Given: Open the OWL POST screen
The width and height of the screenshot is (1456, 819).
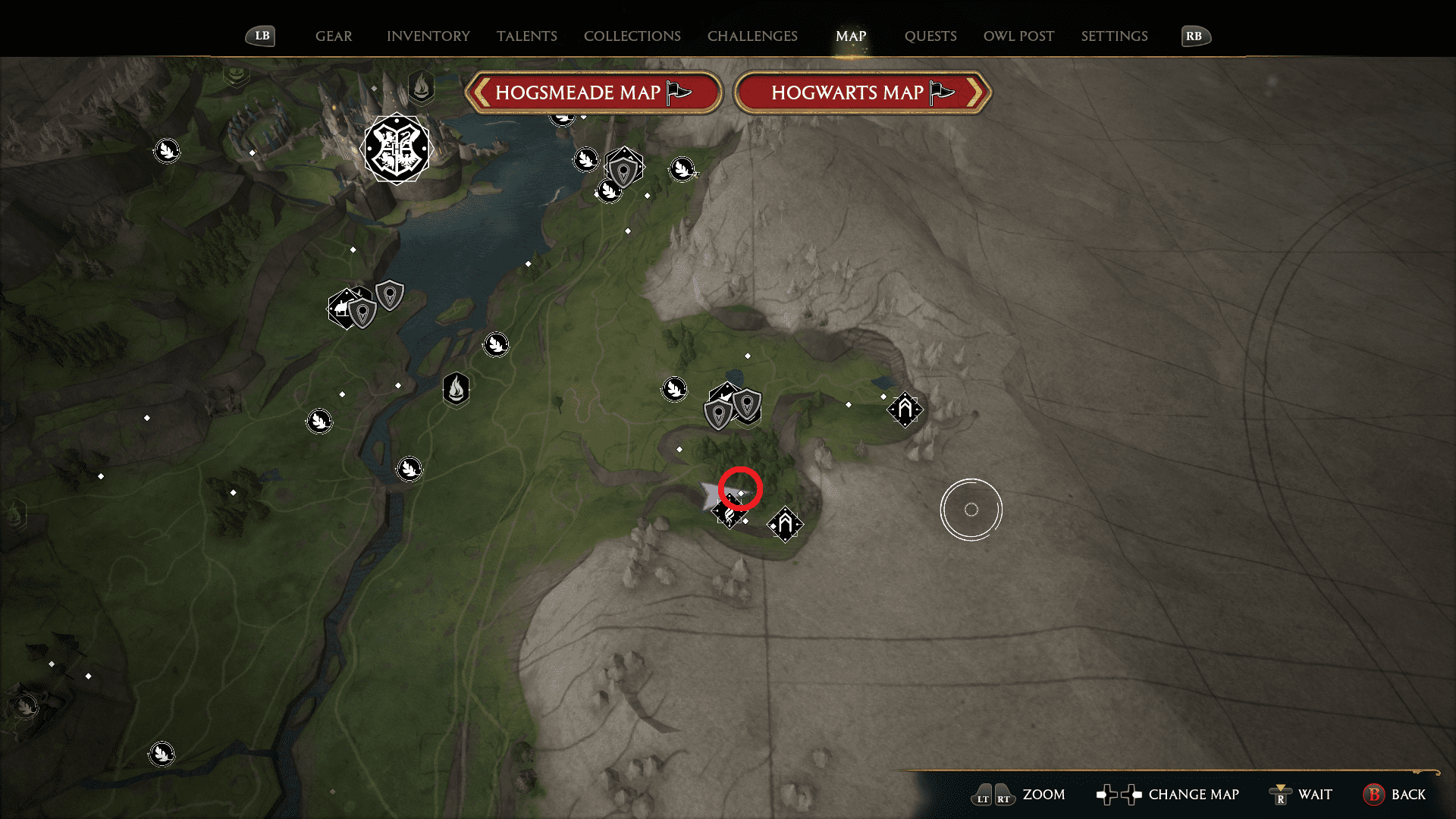Looking at the screenshot, I should tap(1018, 36).
